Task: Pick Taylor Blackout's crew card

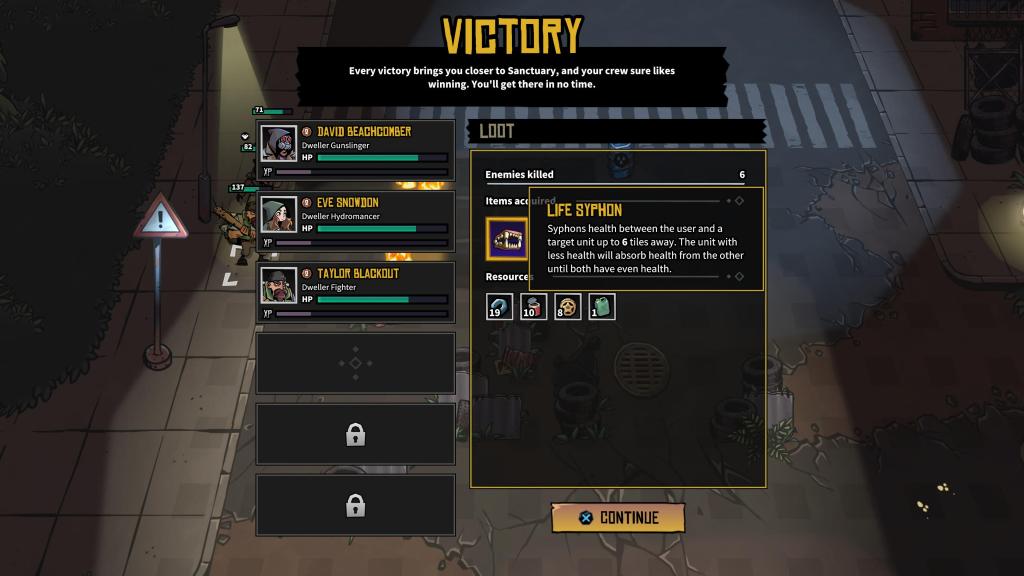Action: tap(356, 293)
